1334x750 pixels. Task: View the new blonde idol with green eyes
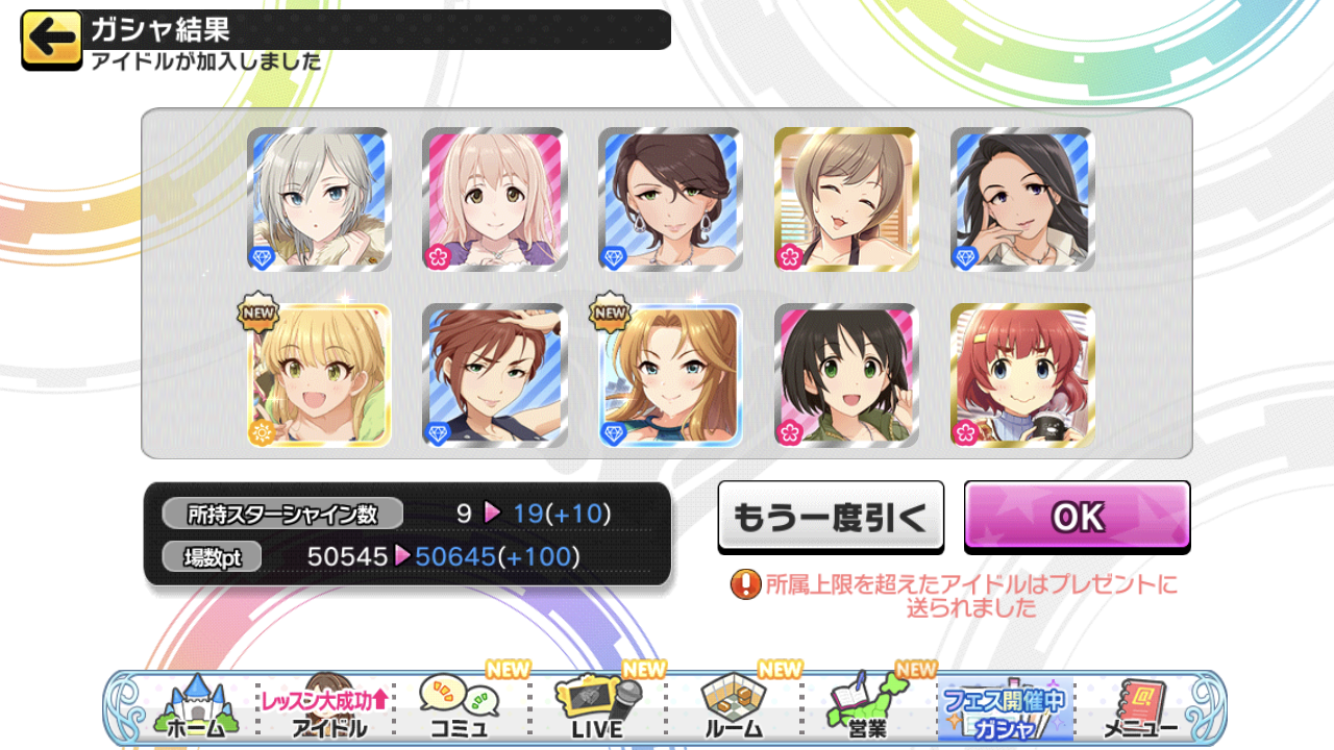pyautogui.click(x=319, y=375)
